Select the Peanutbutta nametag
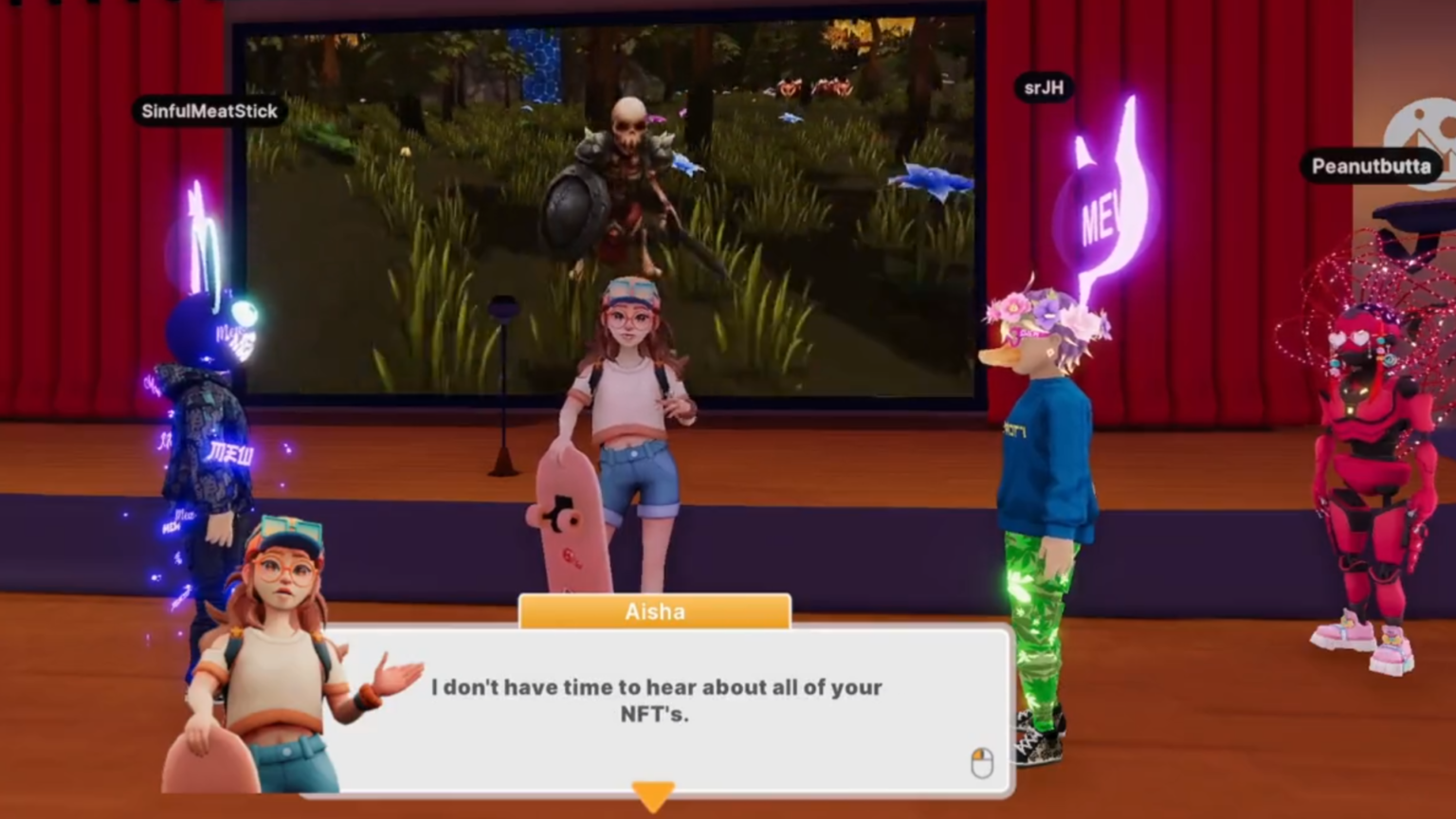The image size is (1456, 819). click(1371, 167)
